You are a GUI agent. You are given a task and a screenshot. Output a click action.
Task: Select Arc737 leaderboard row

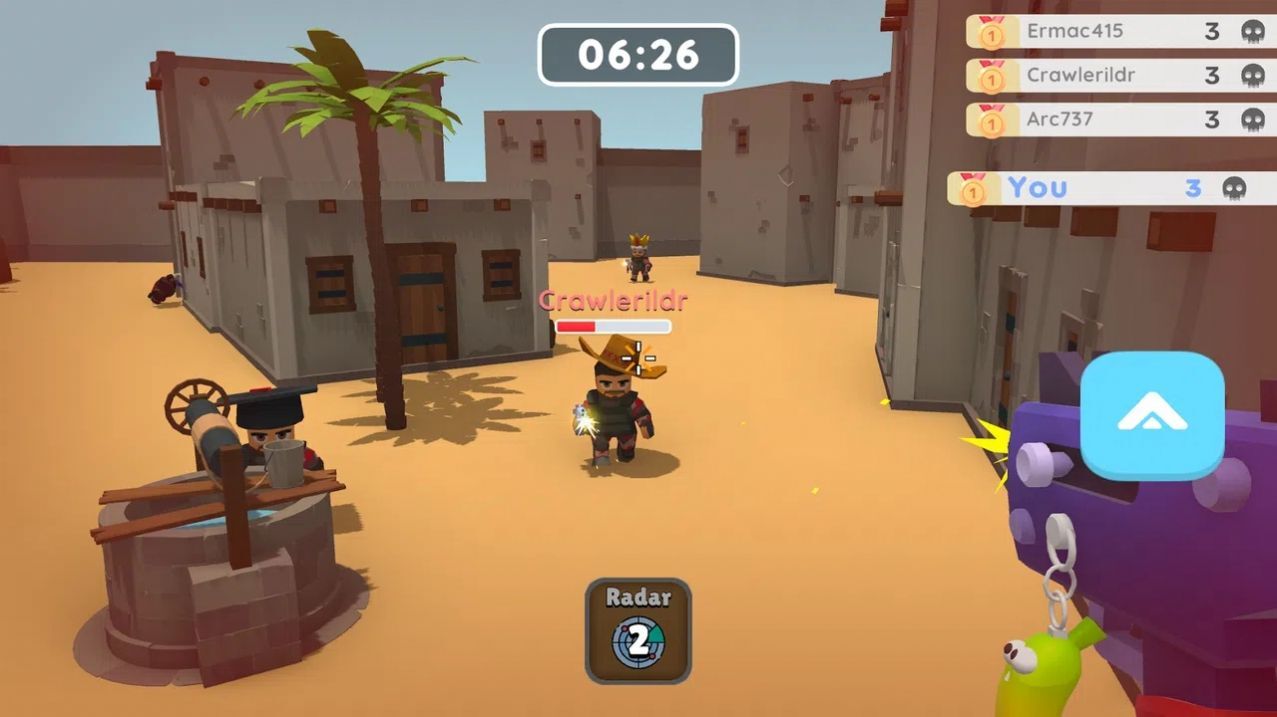coord(1120,119)
